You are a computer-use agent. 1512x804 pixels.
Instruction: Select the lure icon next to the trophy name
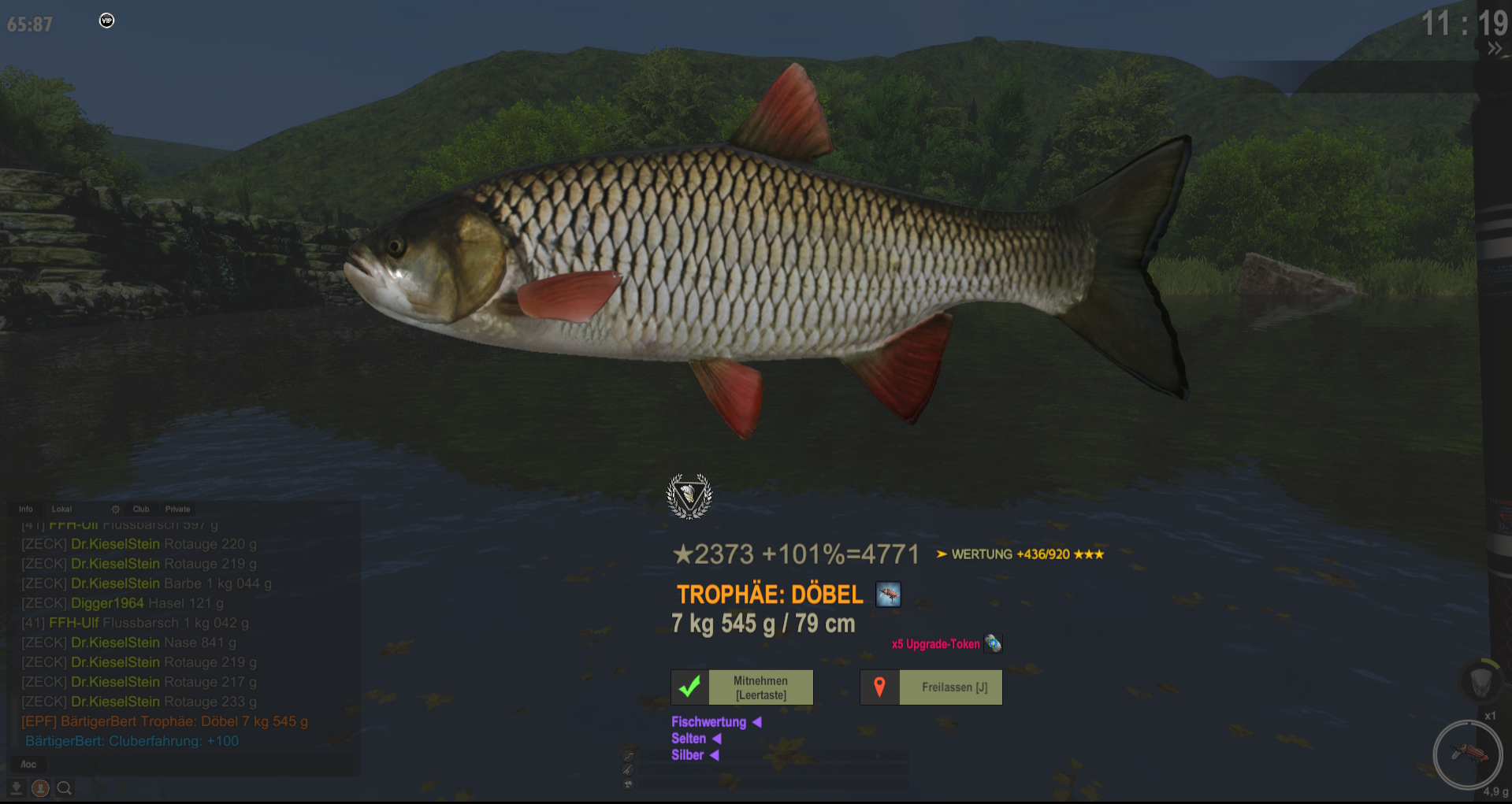[x=888, y=595]
